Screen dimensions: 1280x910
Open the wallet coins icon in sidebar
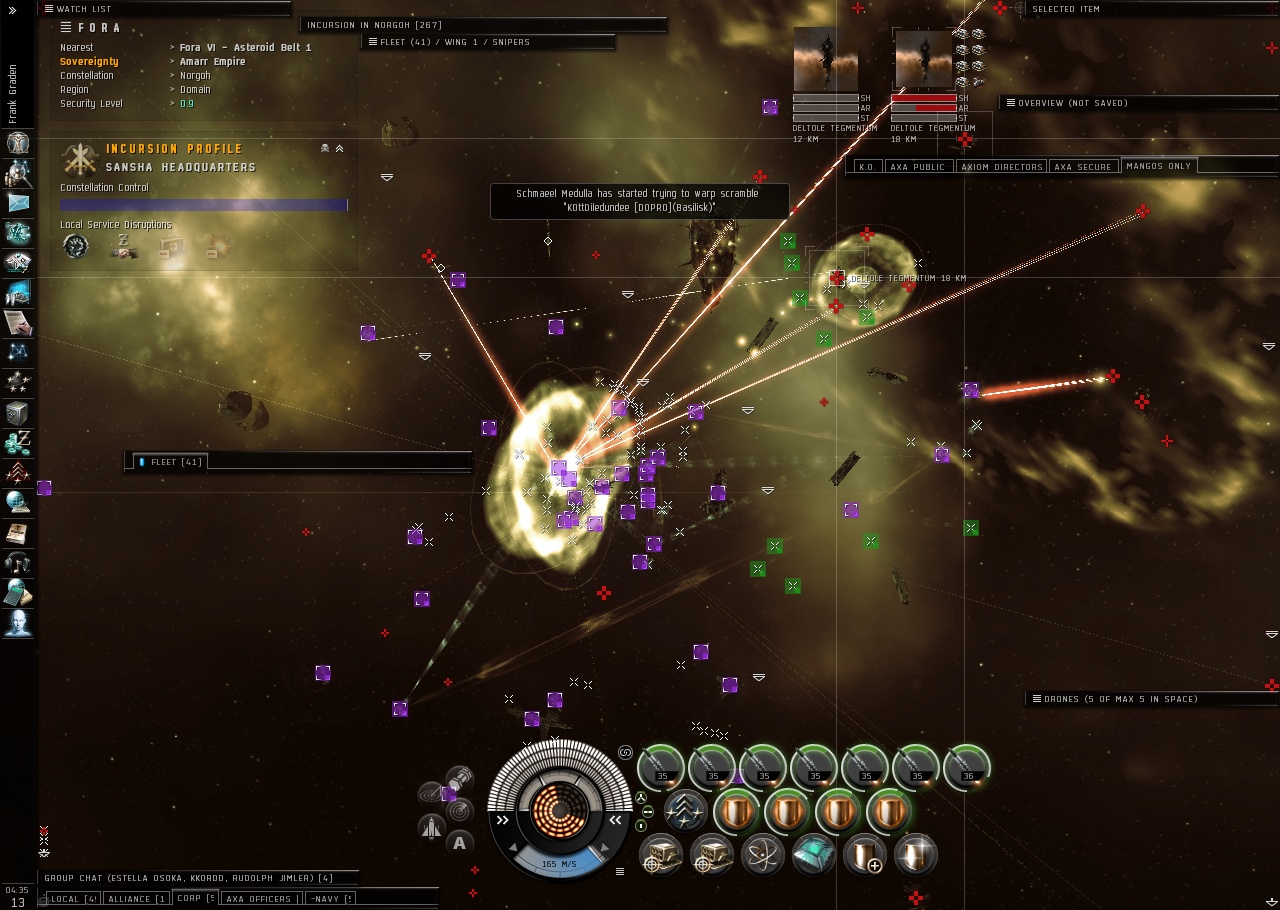(18, 443)
